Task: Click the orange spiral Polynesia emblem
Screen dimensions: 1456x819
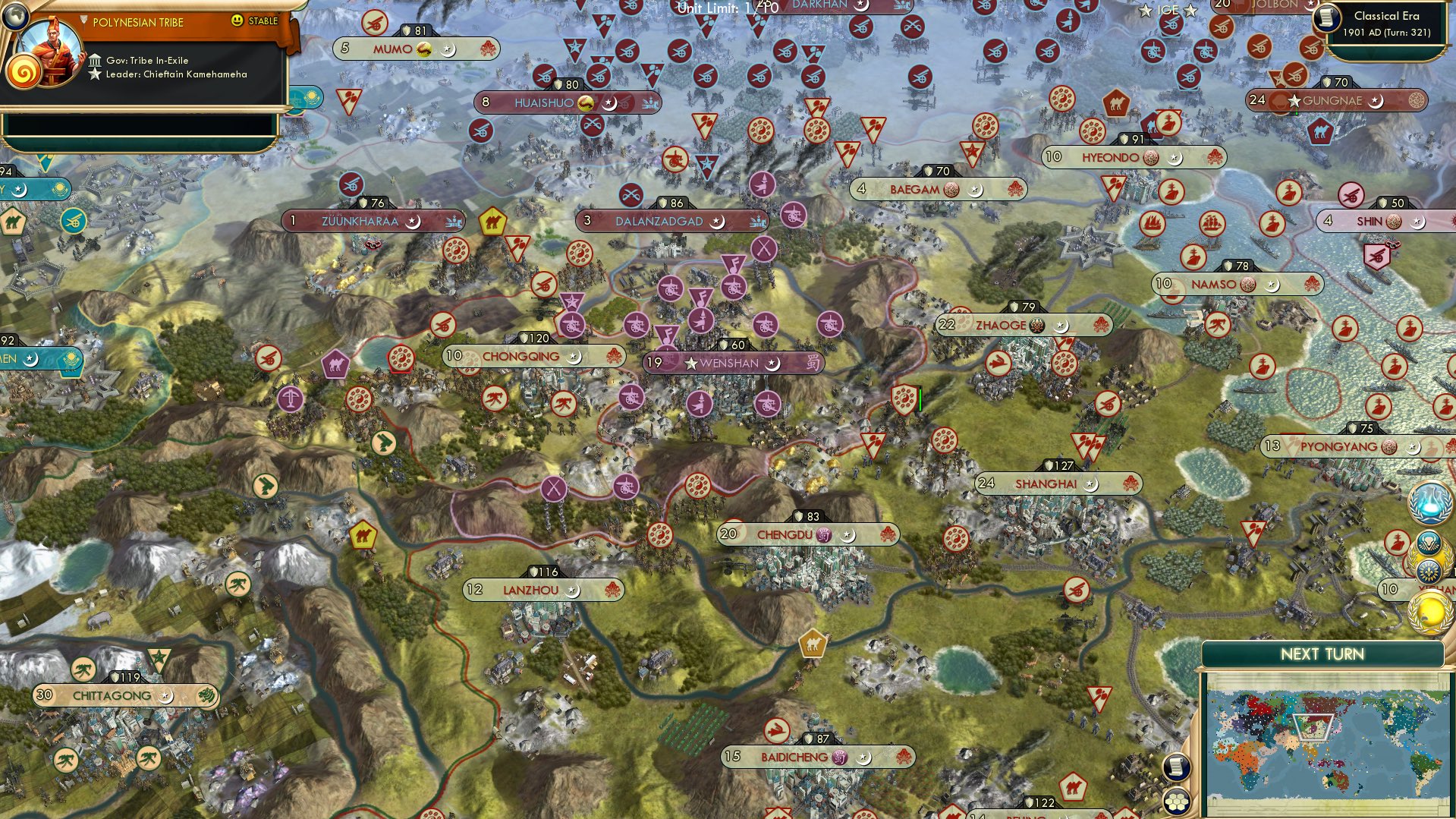Action: tap(27, 72)
